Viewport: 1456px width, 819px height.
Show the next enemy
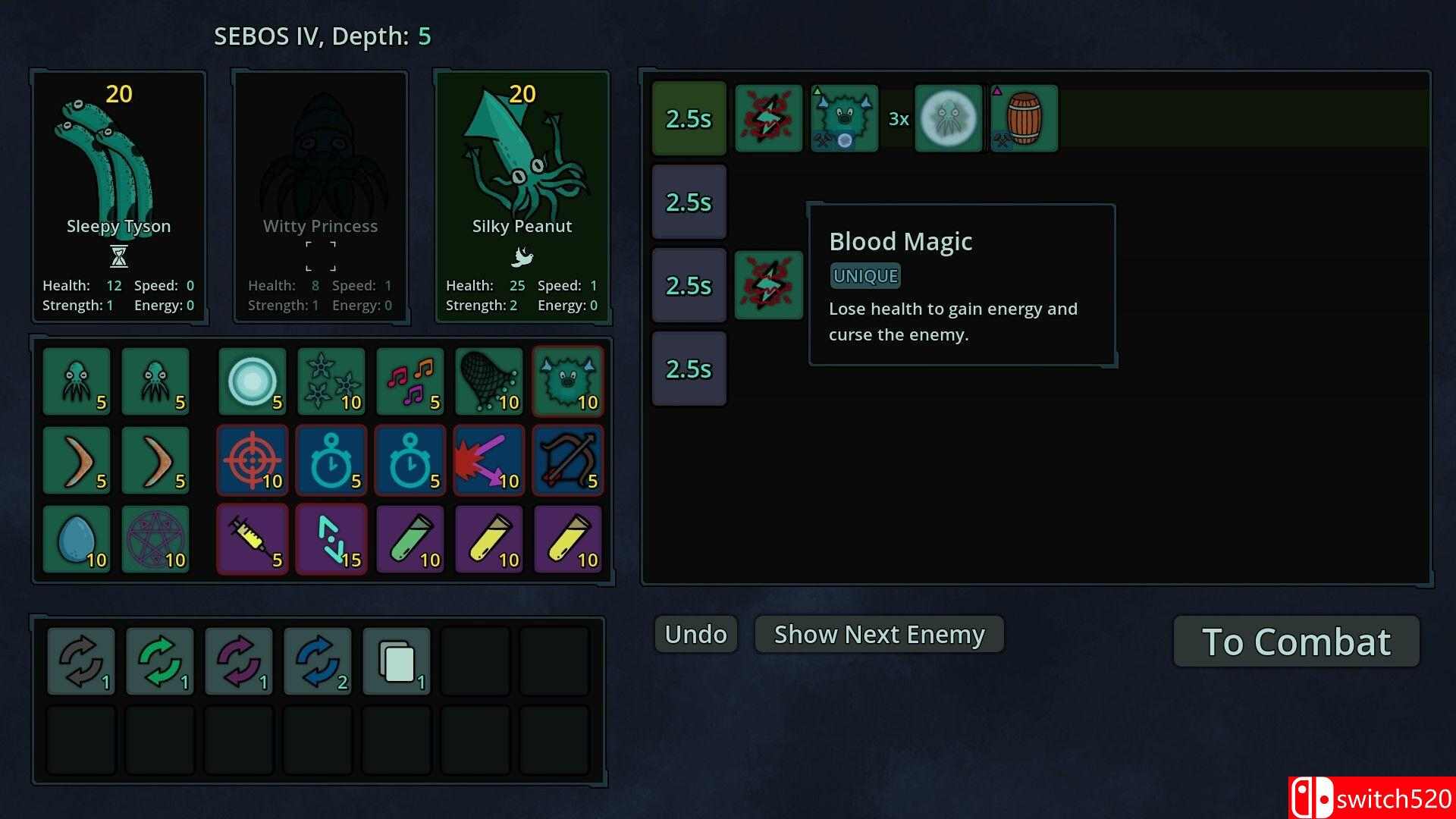(879, 634)
